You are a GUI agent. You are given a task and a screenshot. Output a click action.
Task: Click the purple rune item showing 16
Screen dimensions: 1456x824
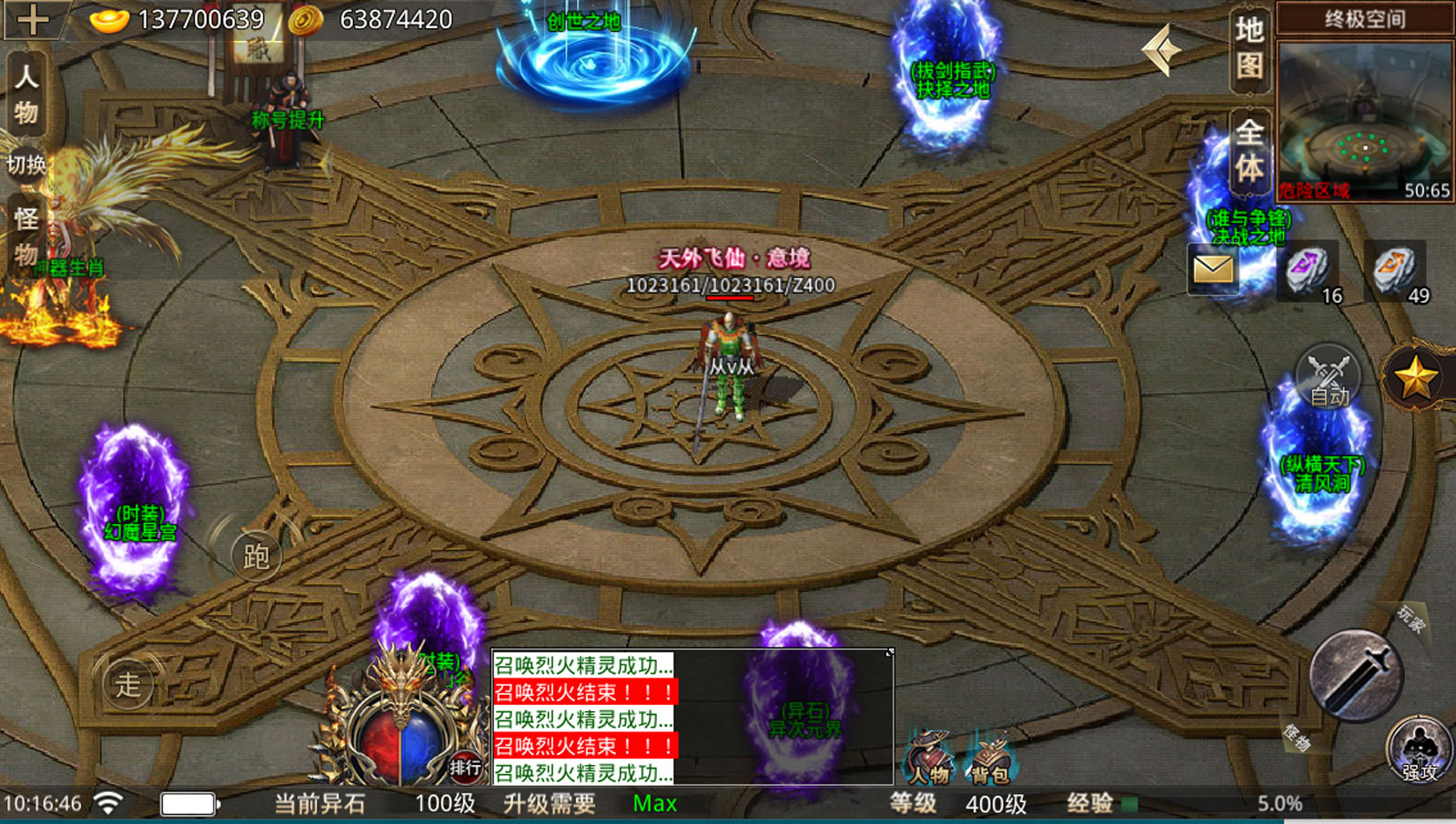[1305, 266]
